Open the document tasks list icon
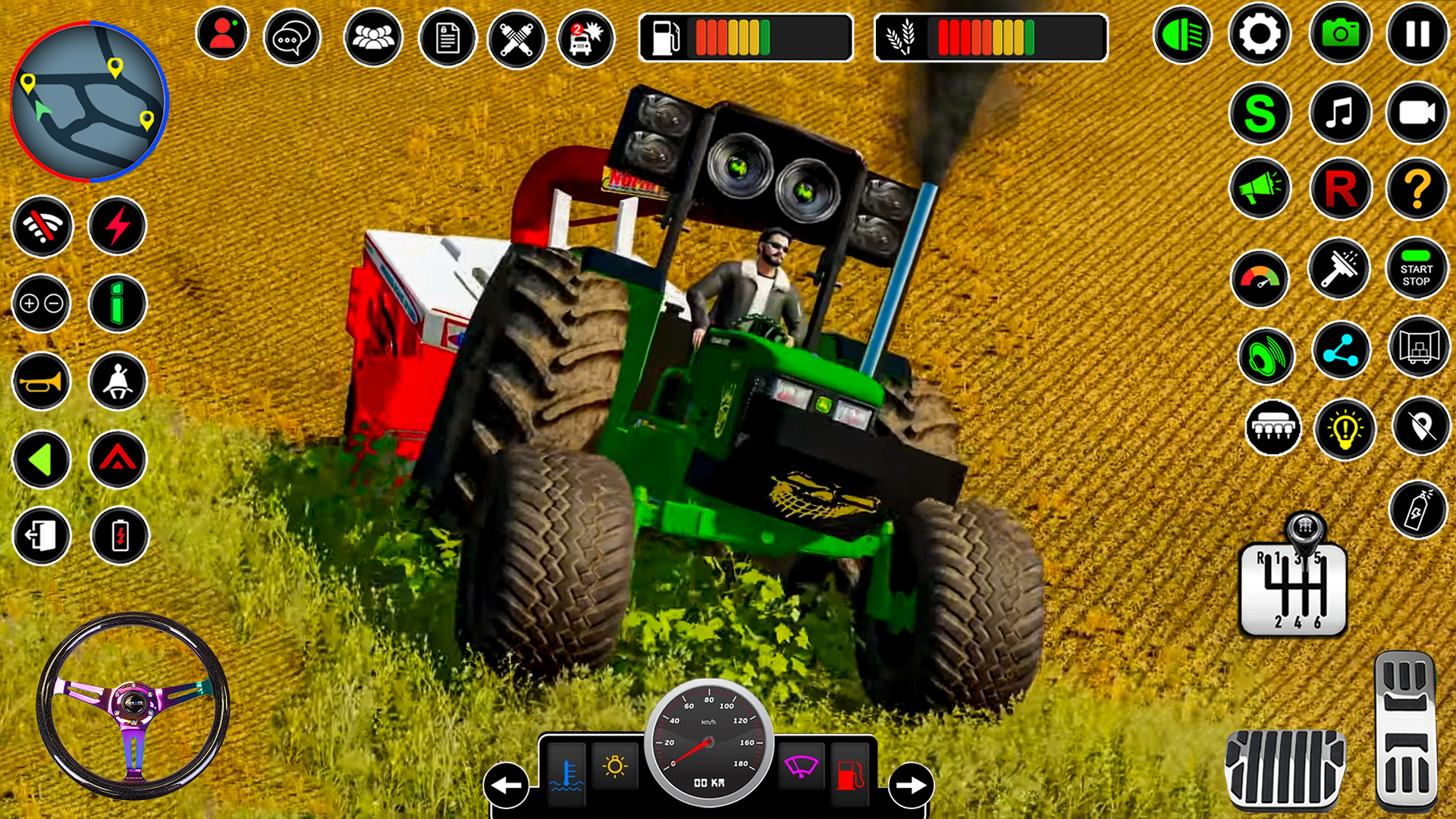This screenshot has height=819, width=1456. tap(444, 37)
